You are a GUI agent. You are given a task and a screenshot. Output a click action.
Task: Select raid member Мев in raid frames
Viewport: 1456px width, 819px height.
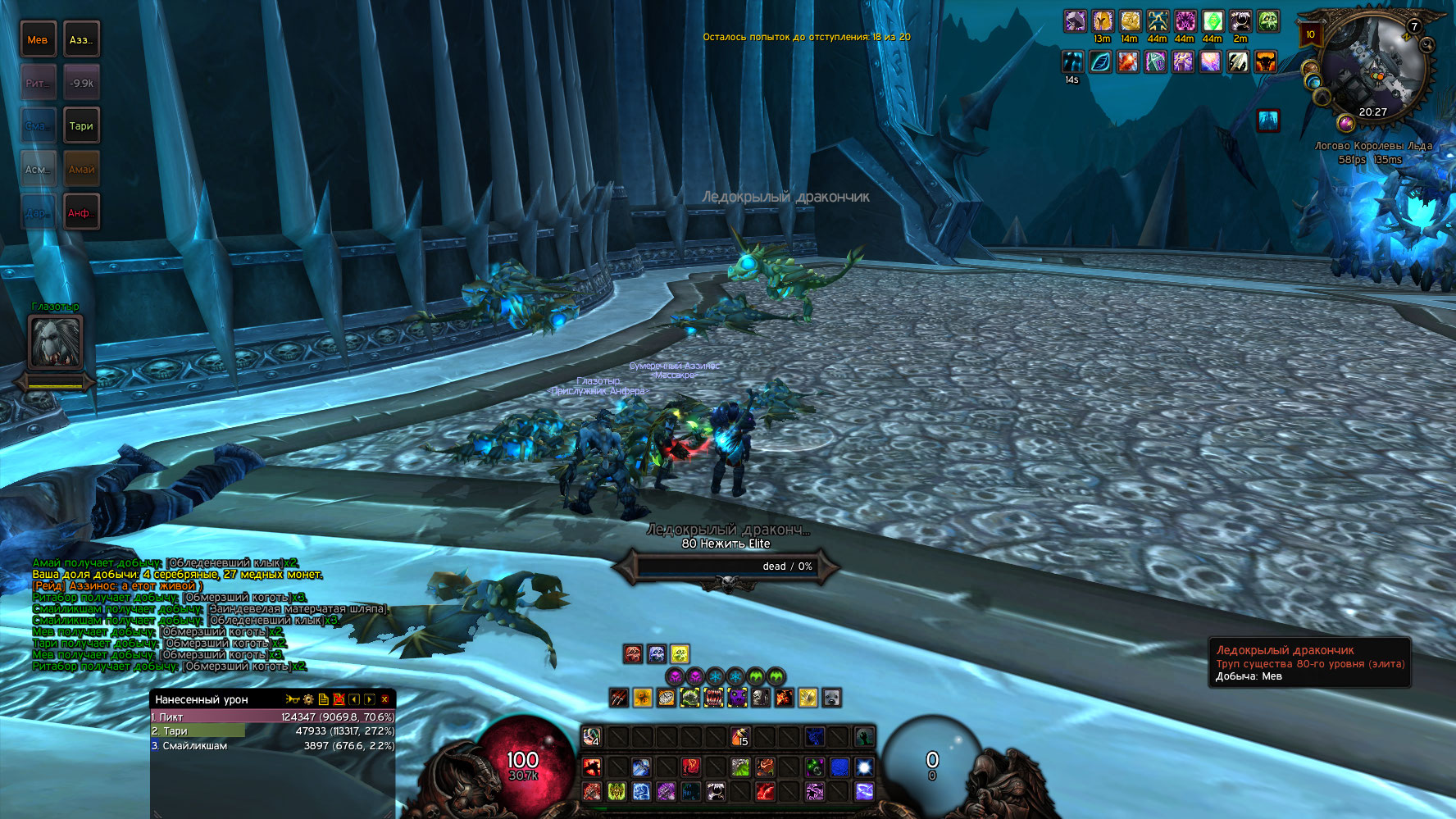38,40
